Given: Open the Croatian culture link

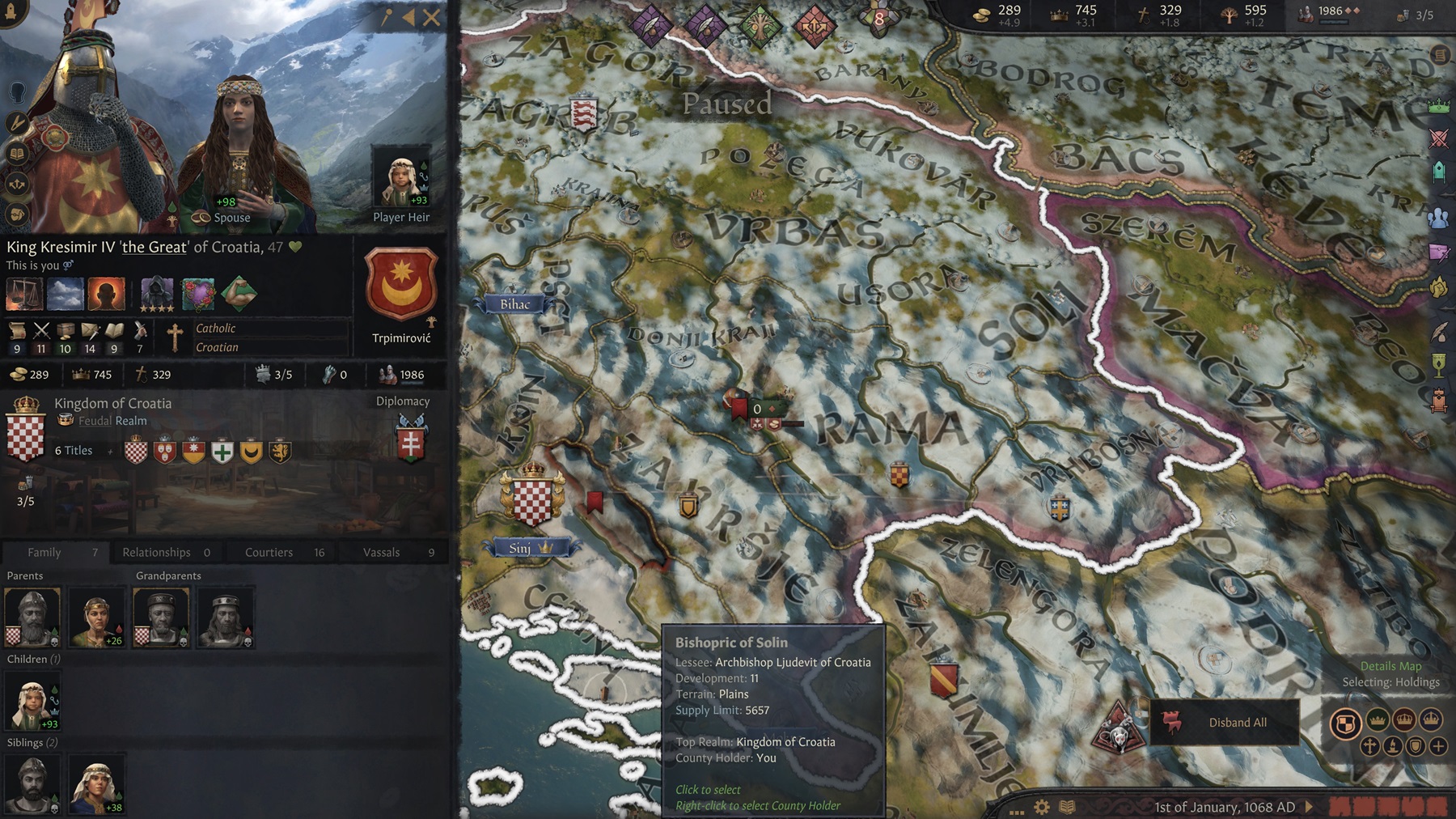Looking at the screenshot, I should 217,347.
